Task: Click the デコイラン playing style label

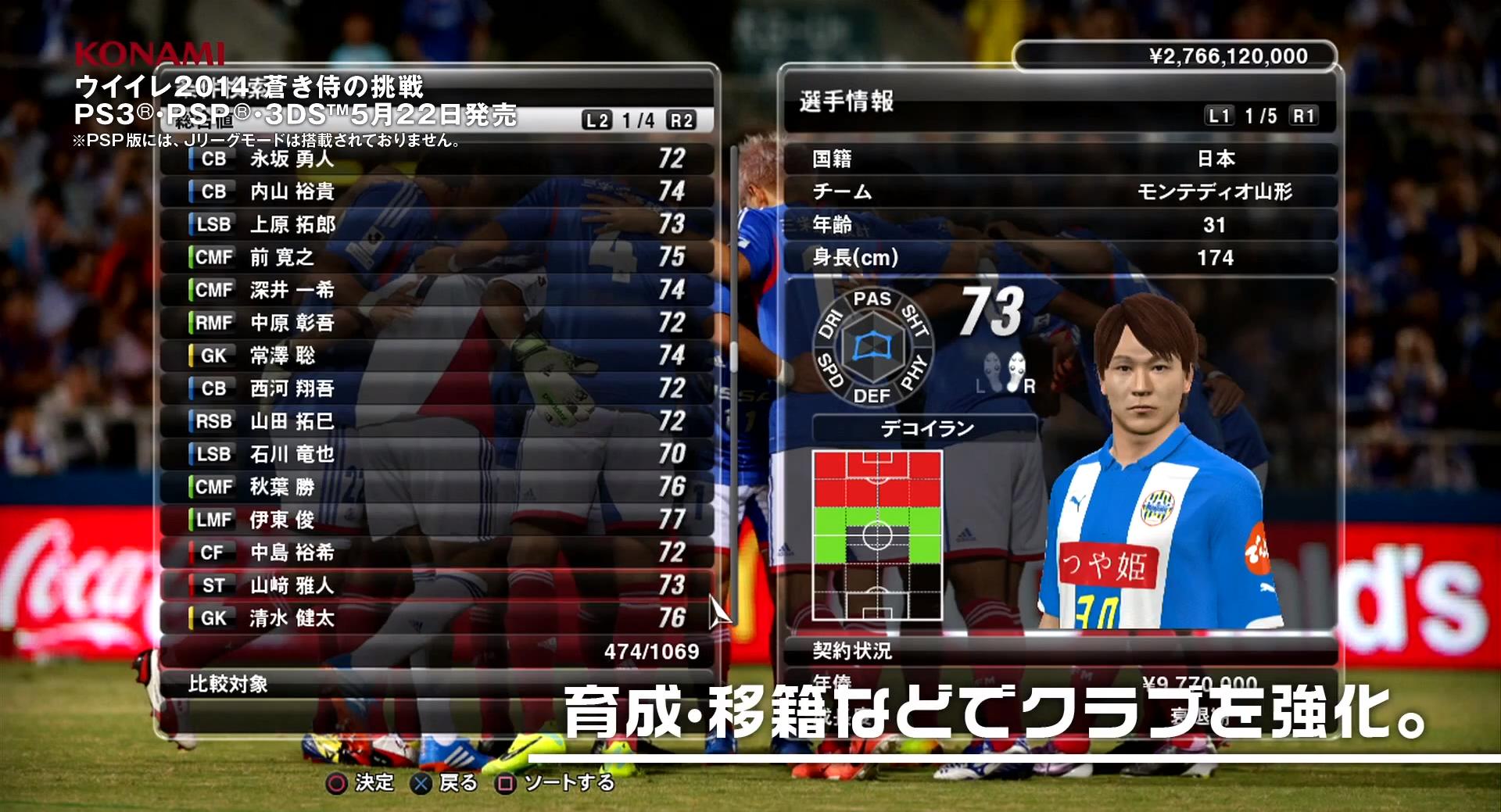Action: coord(926,429)
